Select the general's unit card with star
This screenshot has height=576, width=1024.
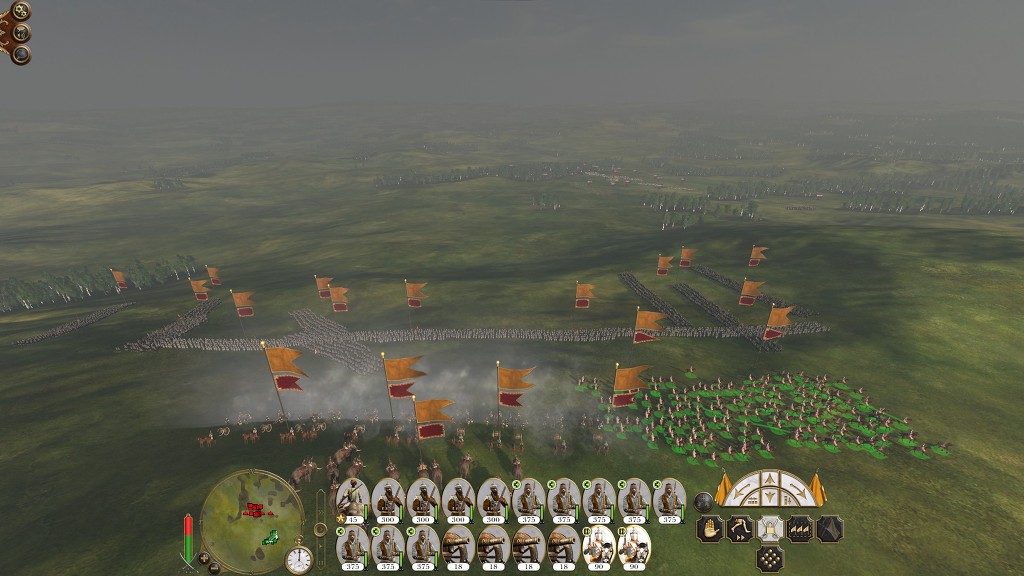tap(353, 499)
